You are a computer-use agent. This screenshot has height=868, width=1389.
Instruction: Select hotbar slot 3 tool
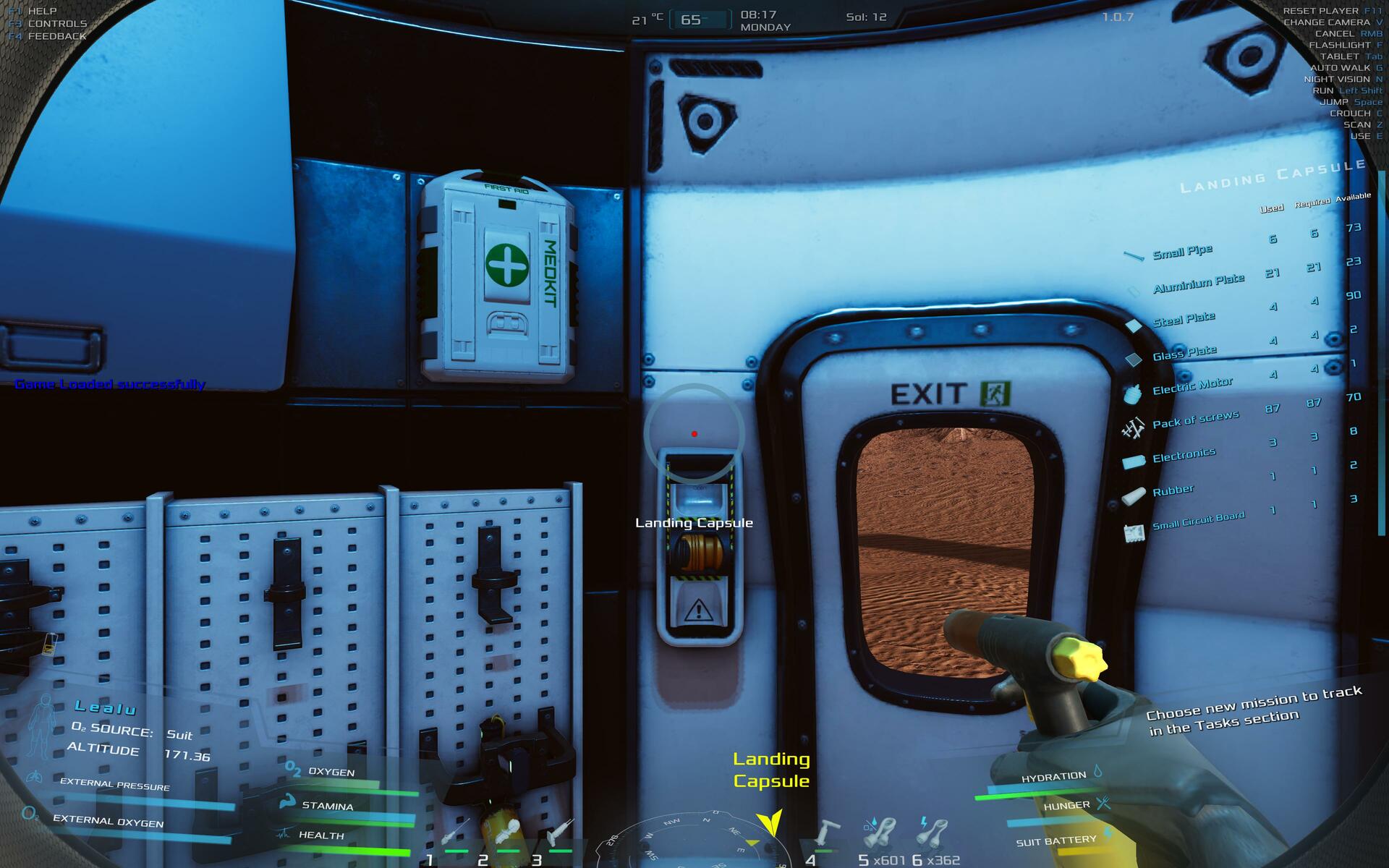(559, 835)
